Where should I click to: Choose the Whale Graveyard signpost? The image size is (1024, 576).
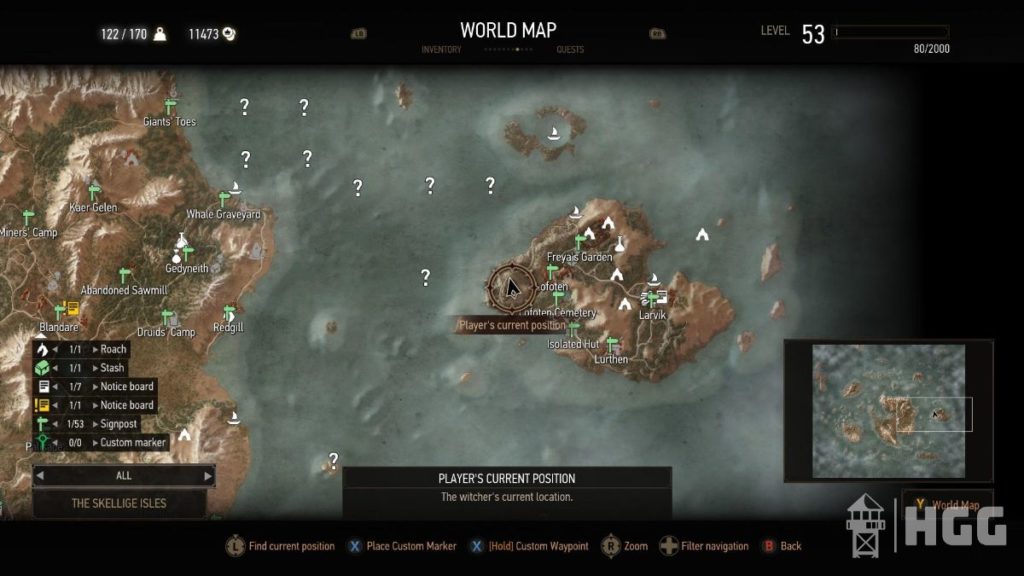[224, 198]
